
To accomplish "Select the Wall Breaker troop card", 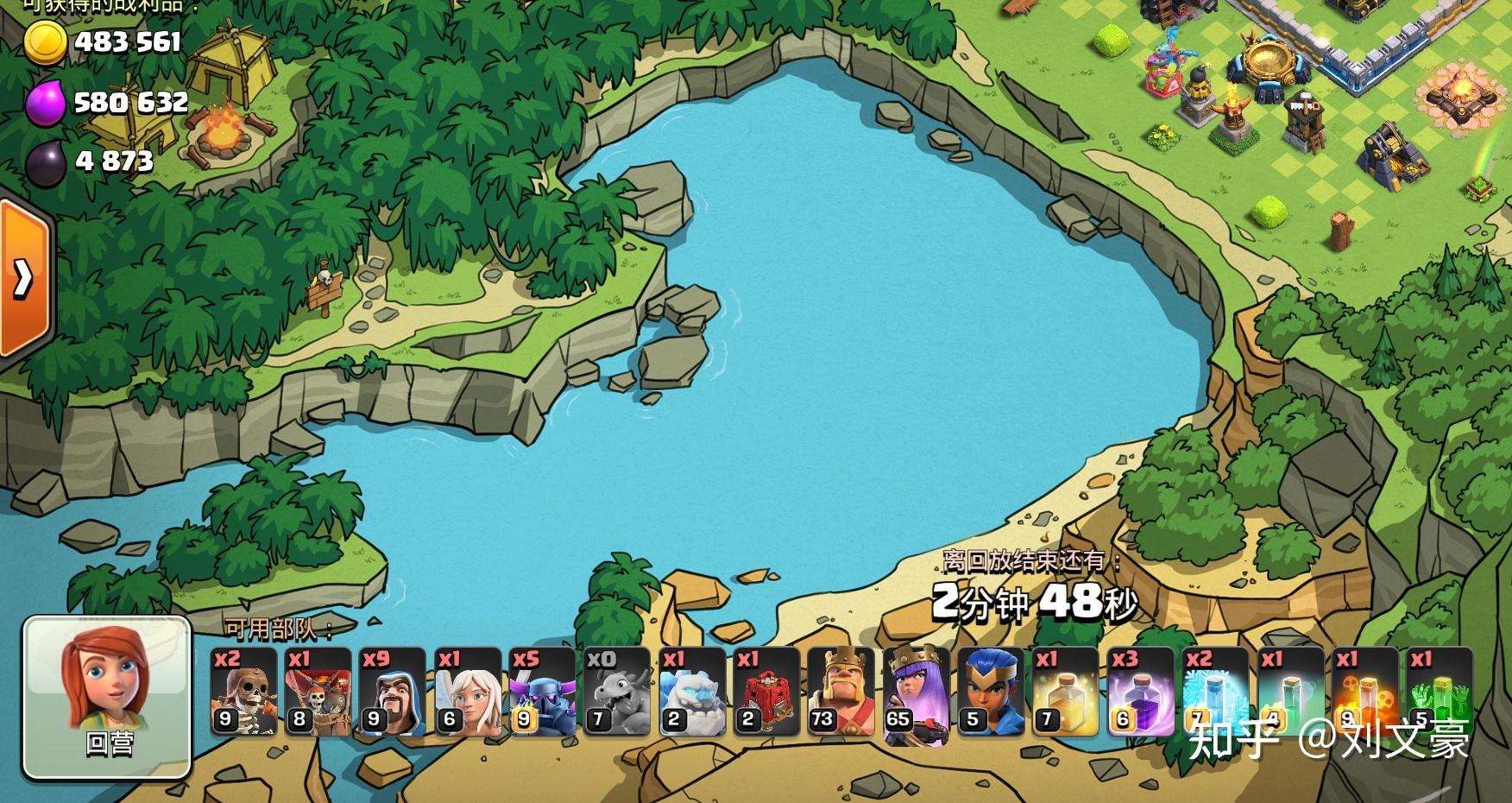I will [243, 692].
